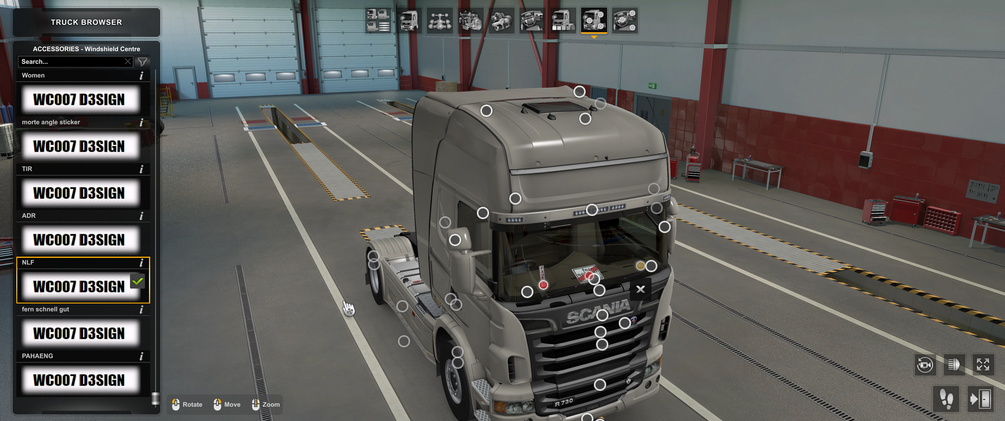Select the Women windshield accessory
The image size is (1005, 421).
[79, 99]
